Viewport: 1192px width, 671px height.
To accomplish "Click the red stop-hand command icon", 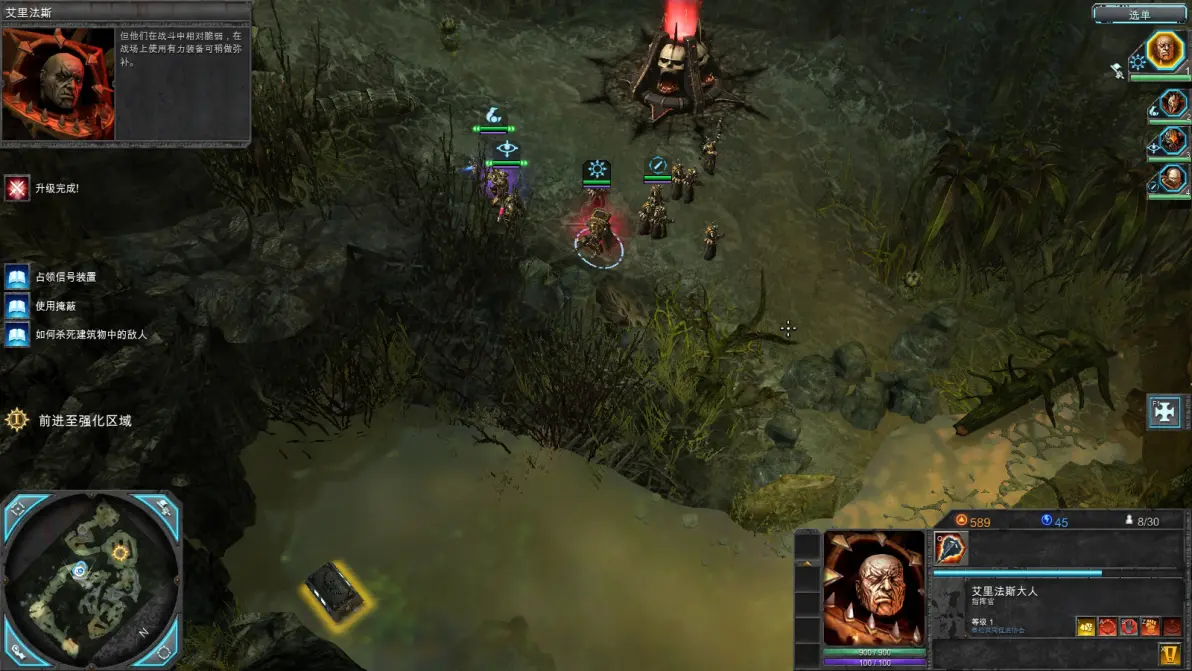I will 1129,627.
